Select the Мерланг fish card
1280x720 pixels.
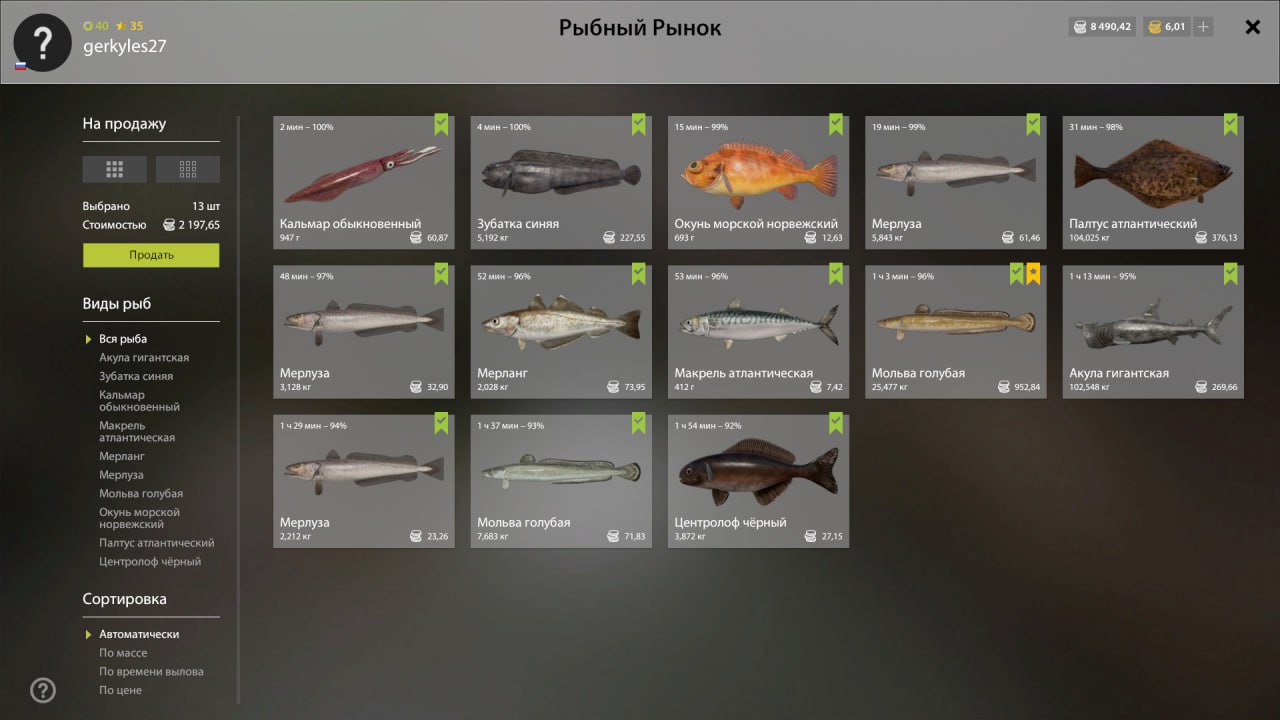[x=561, y=331]
